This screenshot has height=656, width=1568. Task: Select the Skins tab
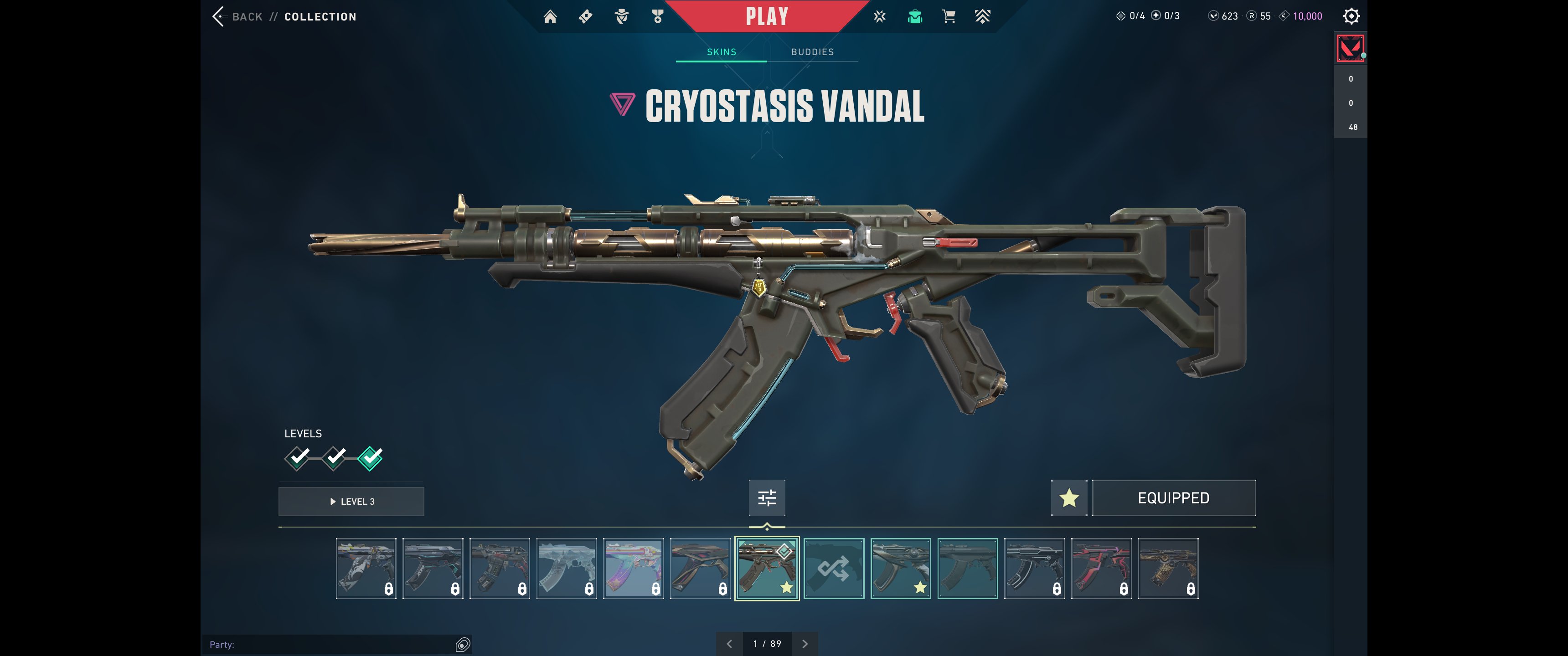pyautogui.click(x=721, y=52)
